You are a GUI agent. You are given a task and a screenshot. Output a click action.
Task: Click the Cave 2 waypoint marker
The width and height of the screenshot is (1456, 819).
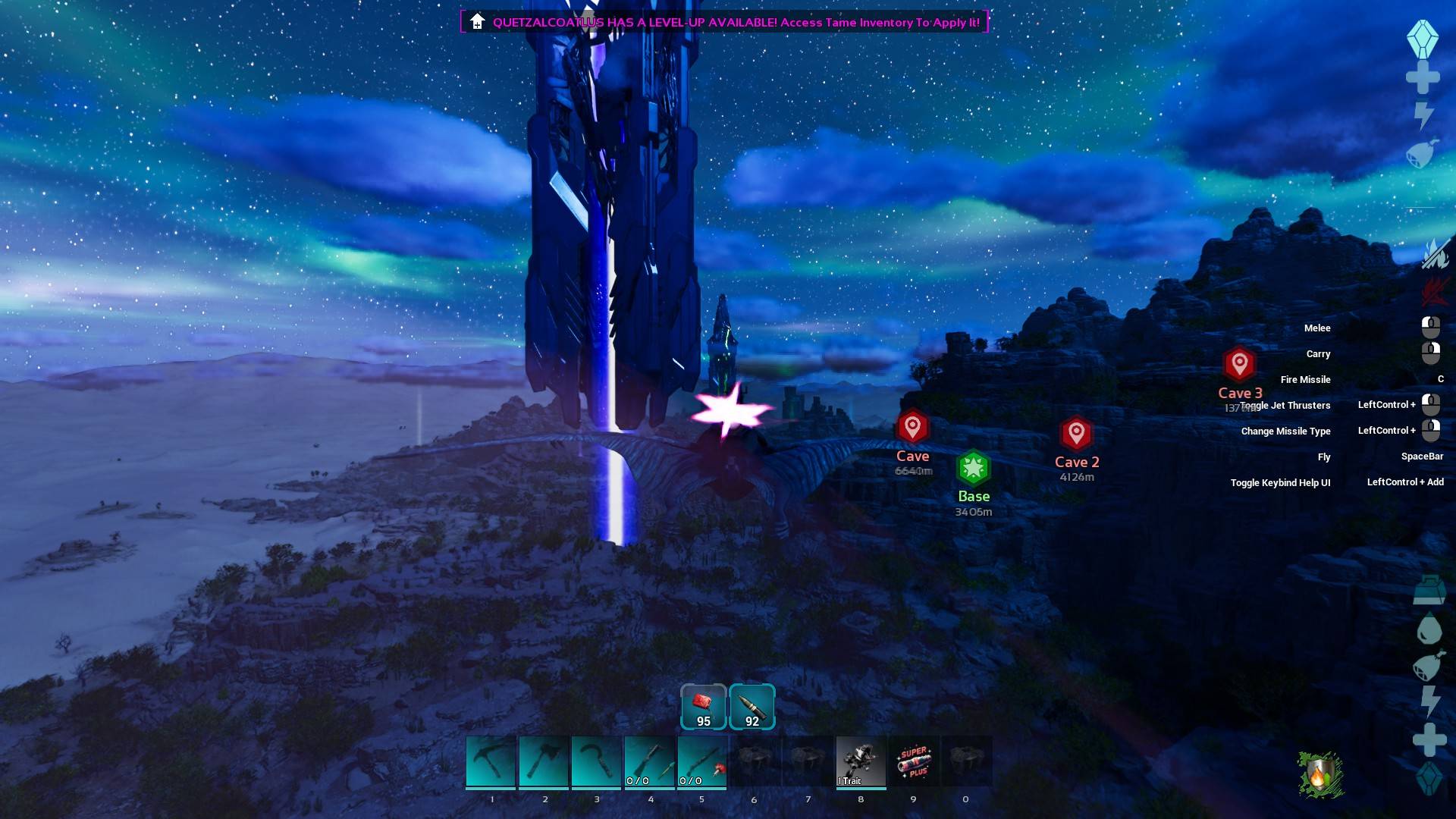[1076, 434]
